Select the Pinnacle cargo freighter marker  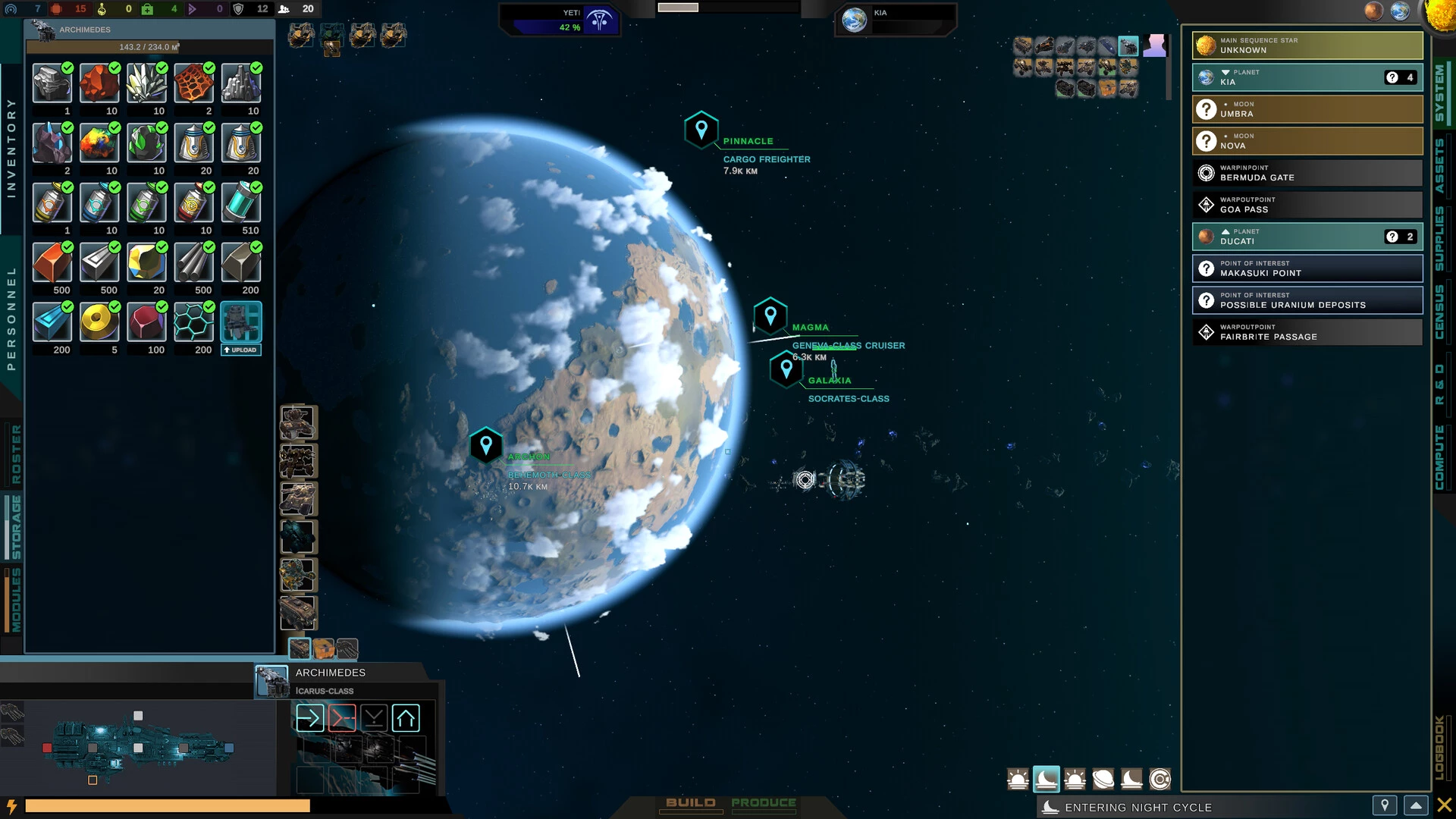point(701,130)
